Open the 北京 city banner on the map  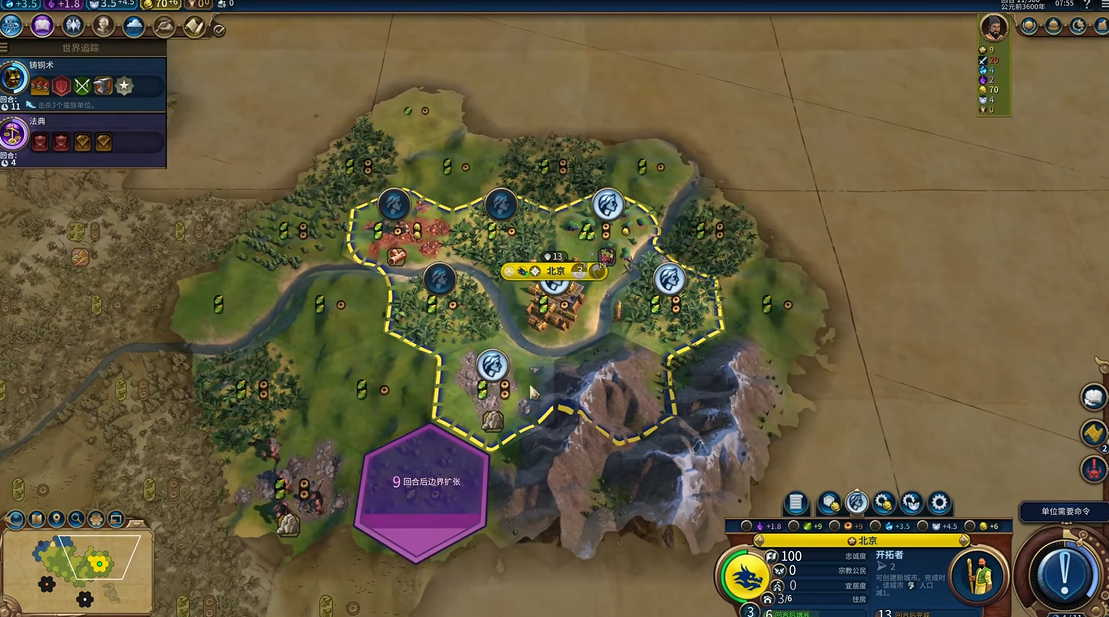point(556,271)
